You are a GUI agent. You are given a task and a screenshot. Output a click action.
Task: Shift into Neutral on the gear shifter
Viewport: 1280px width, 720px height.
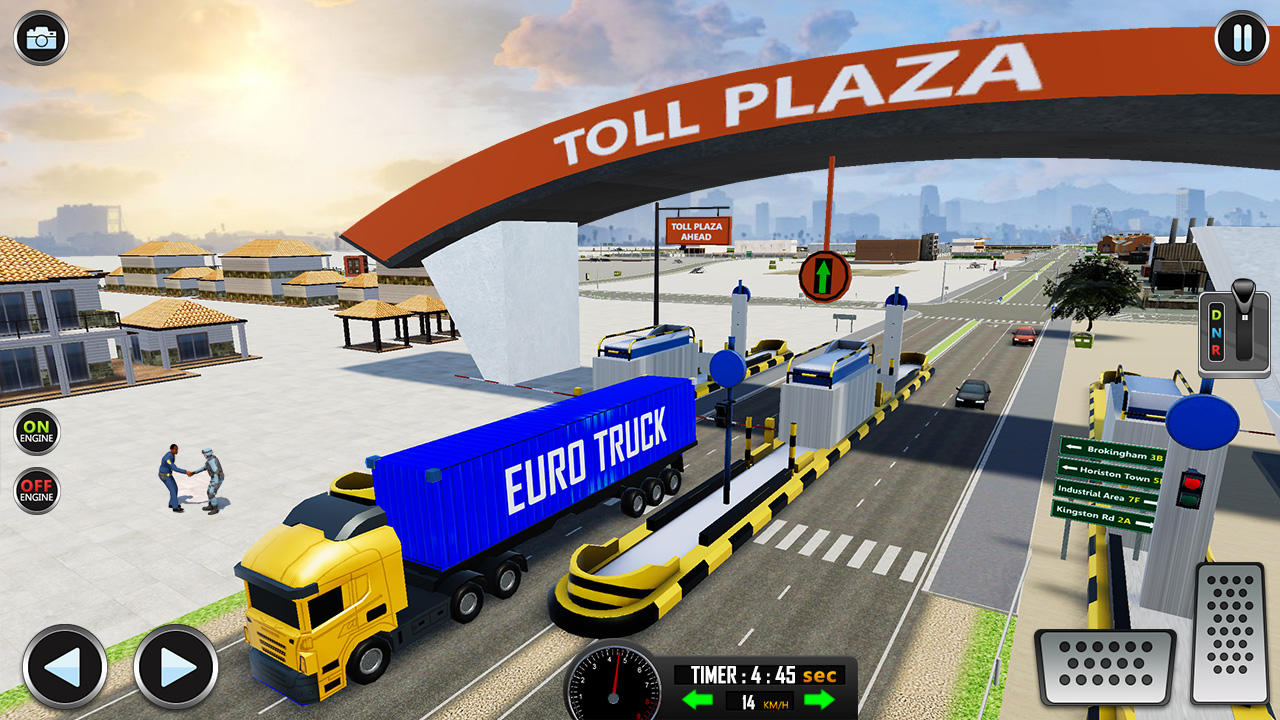point(1217,333)
